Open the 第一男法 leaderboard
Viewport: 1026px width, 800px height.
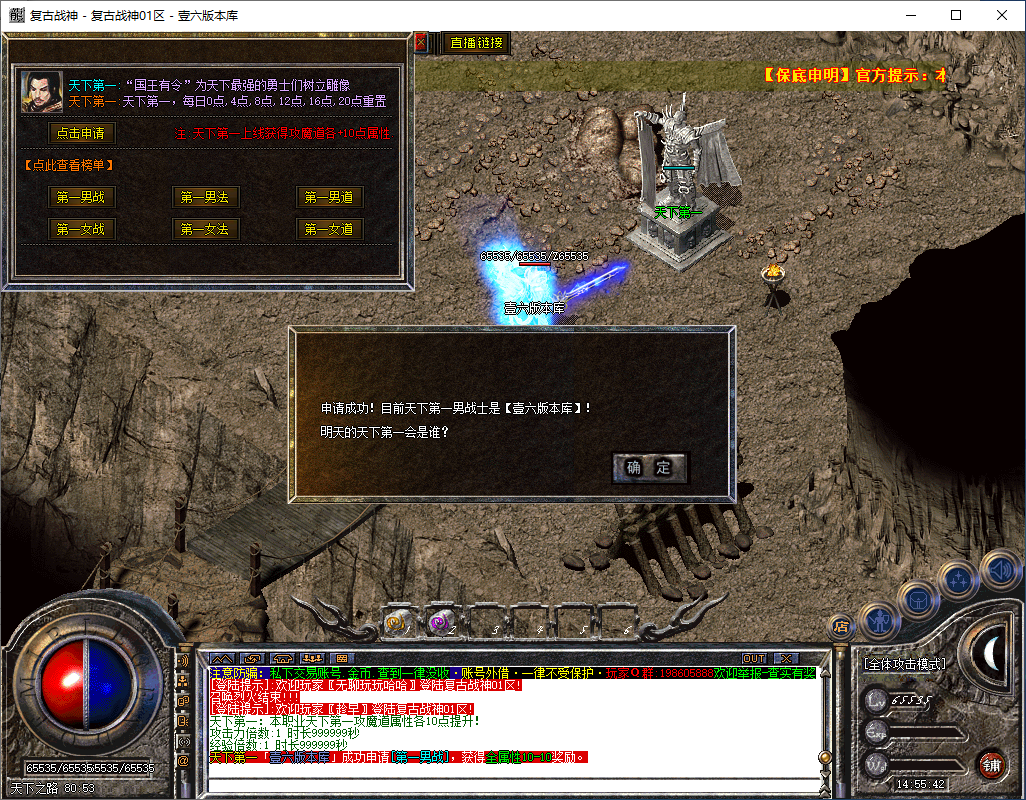pyautogui.click(x=205, y=197)
